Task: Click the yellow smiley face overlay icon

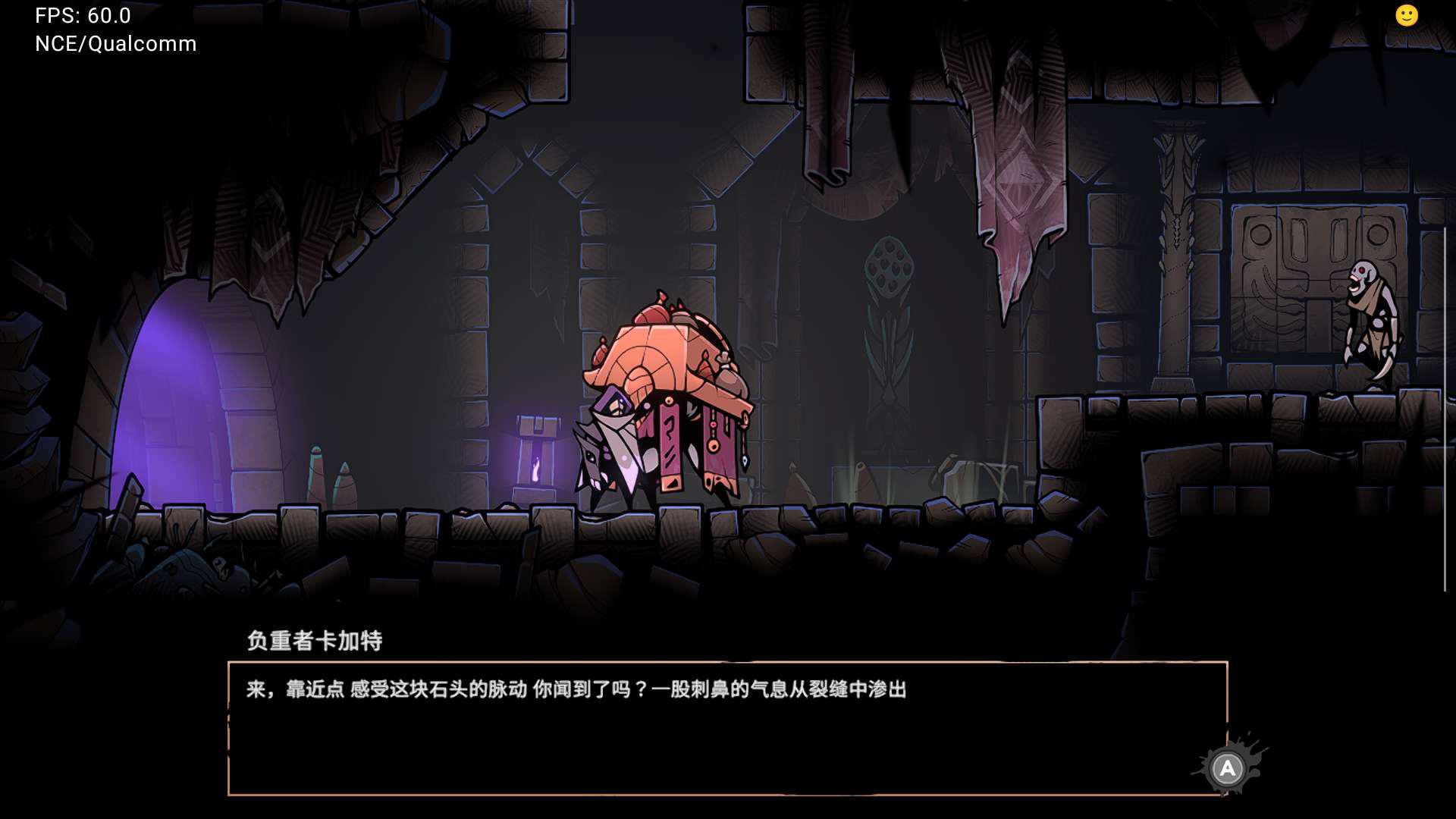Action: tap(1406, 16)
